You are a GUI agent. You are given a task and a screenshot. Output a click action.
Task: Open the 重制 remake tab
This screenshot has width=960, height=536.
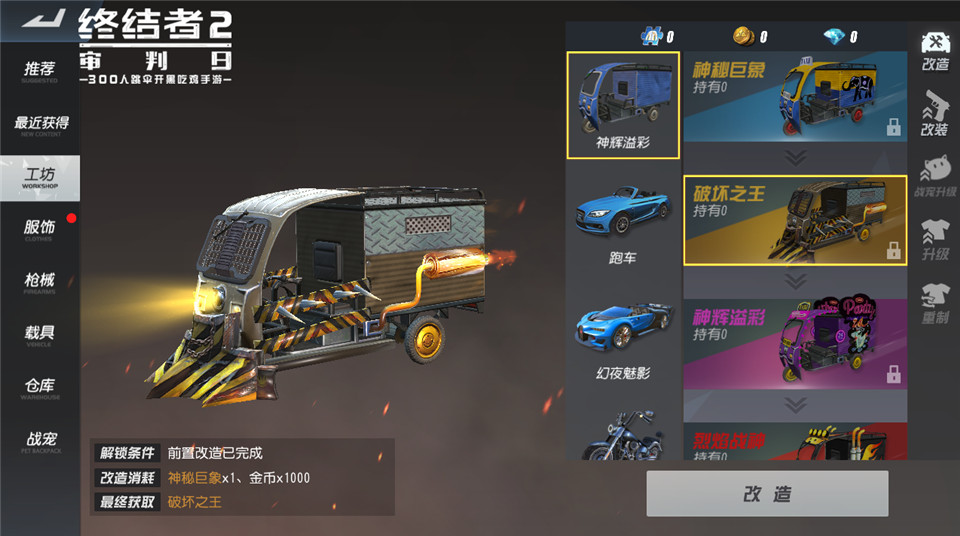click(x=934, y=302)
